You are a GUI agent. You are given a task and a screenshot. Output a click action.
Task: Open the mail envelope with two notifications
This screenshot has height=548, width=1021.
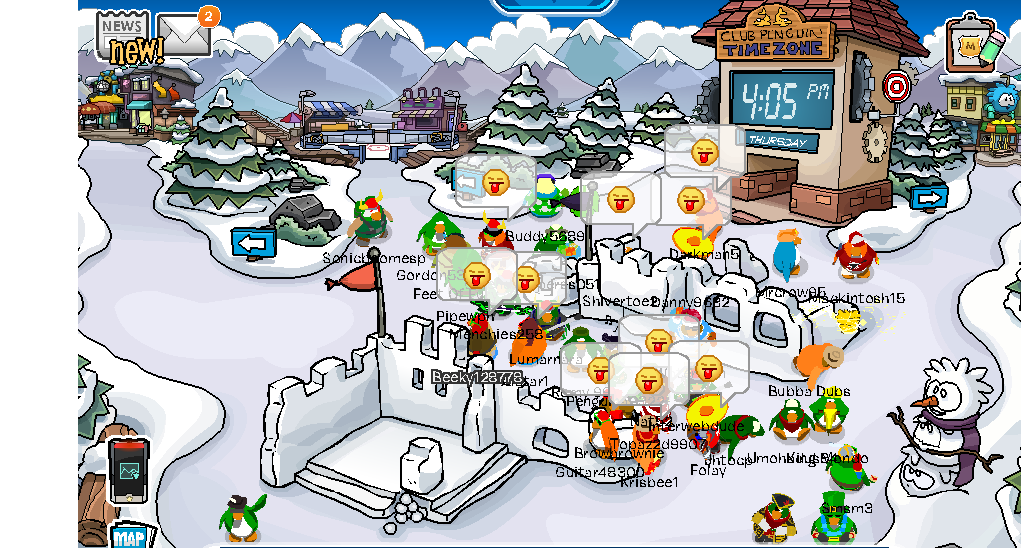pyautogui.click(x=184, y=35)
